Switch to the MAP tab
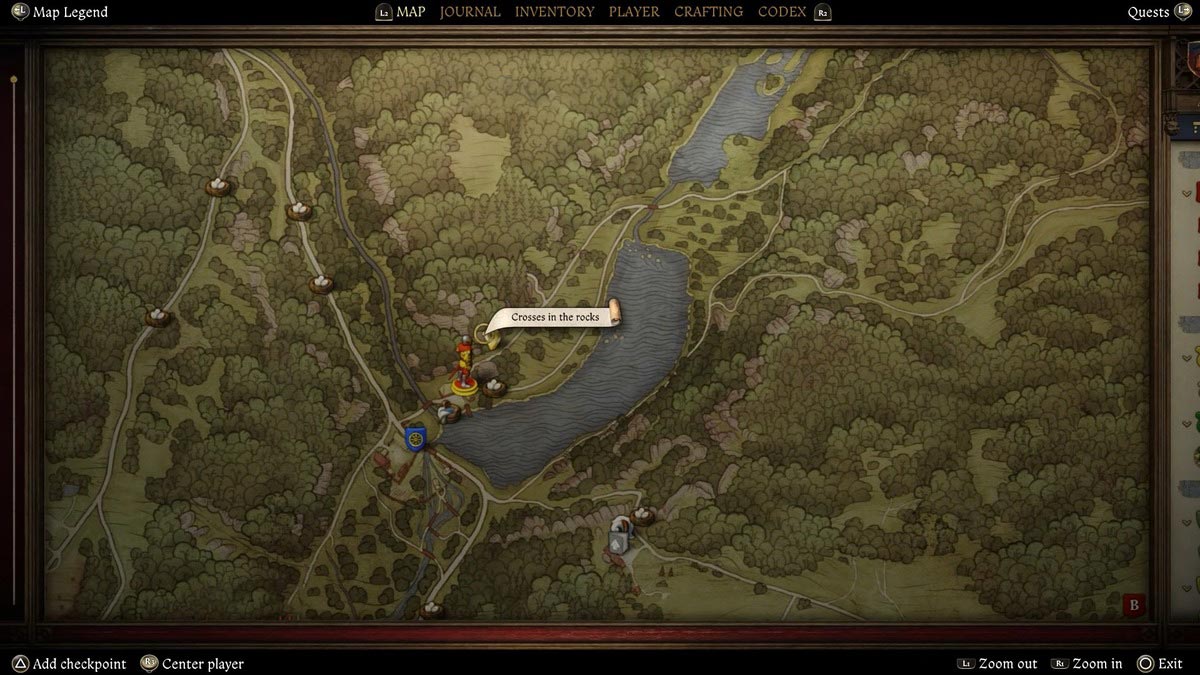This screenshot has width=1200, height=675. [x=410, y=12]
